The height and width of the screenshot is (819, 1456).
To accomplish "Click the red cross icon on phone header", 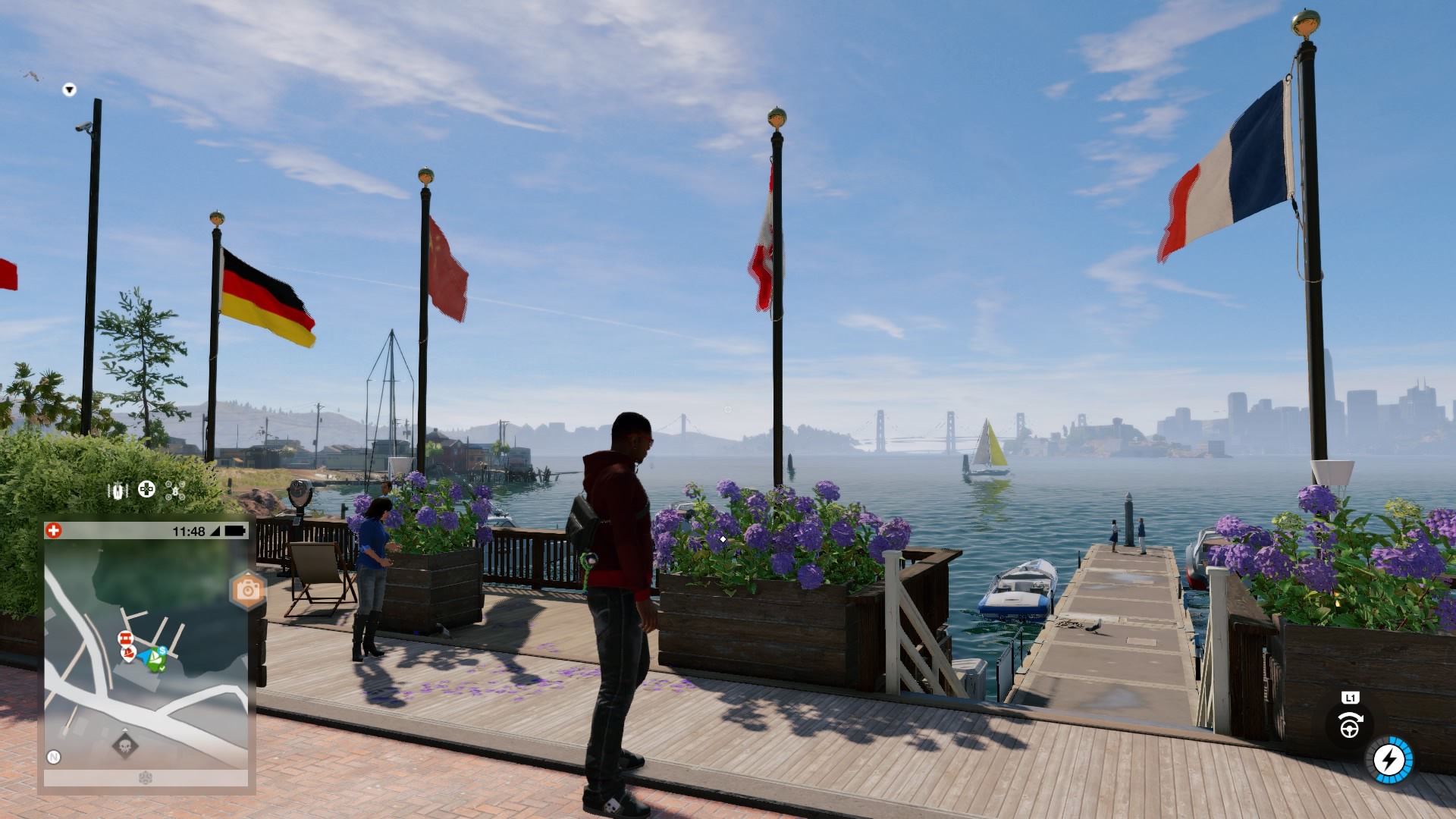I will pos(54,531).
